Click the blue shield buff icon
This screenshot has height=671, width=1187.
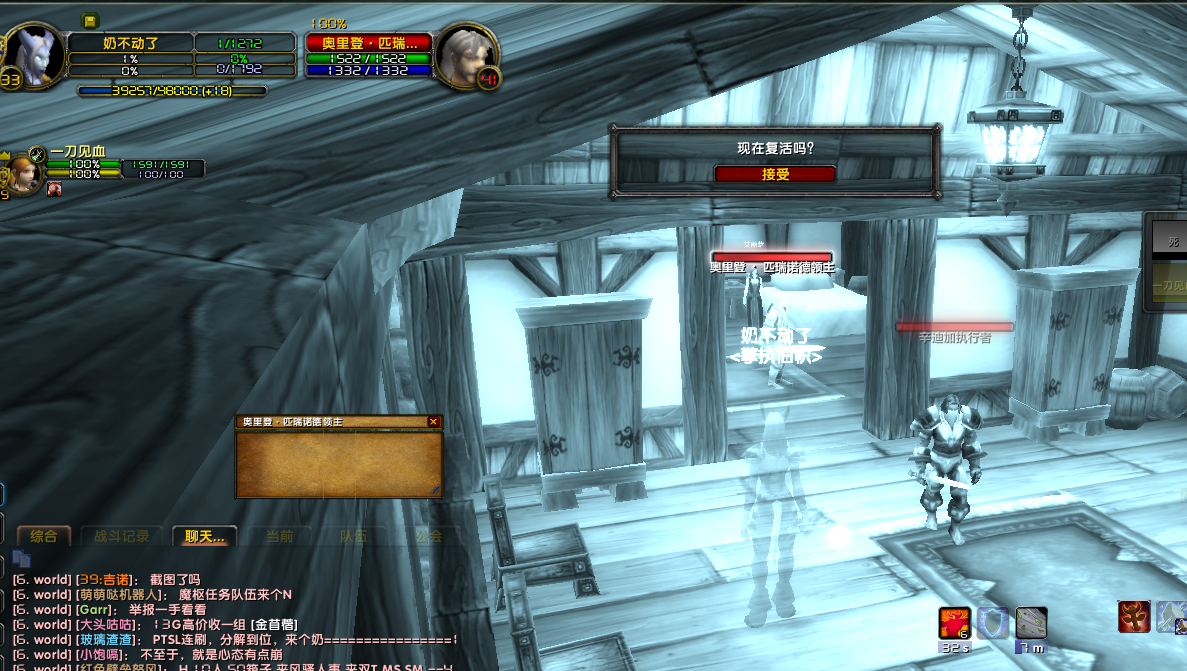[x=992, y=623]
